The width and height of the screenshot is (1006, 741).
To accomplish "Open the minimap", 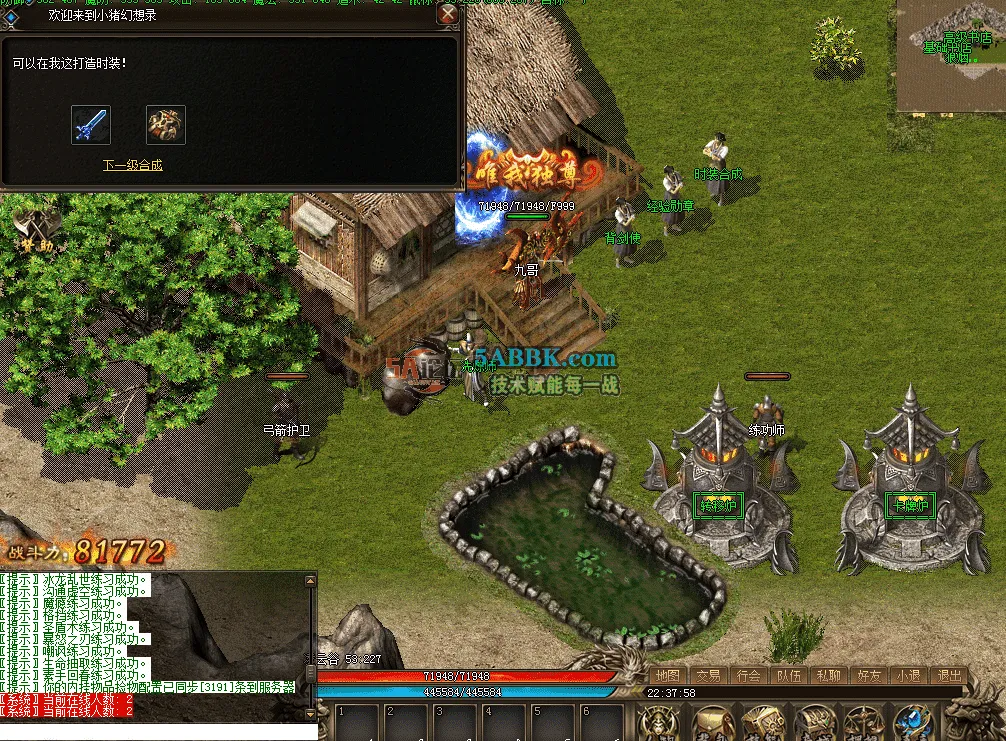I will (x=950, y=55).
